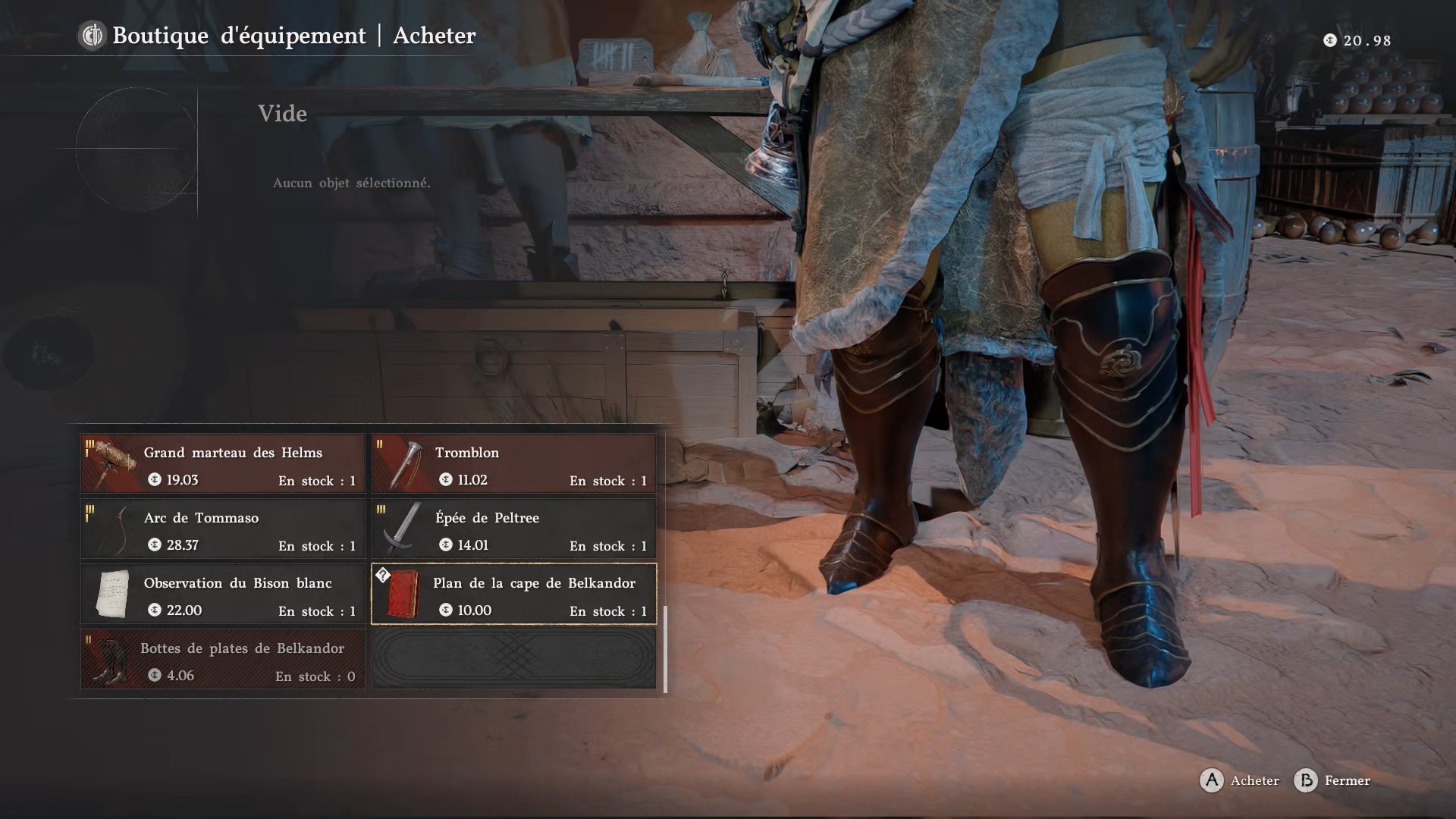The image size is (1456, 819).
Task: Select the Grand marteau des Helms item
Action: tap(223, 464)
